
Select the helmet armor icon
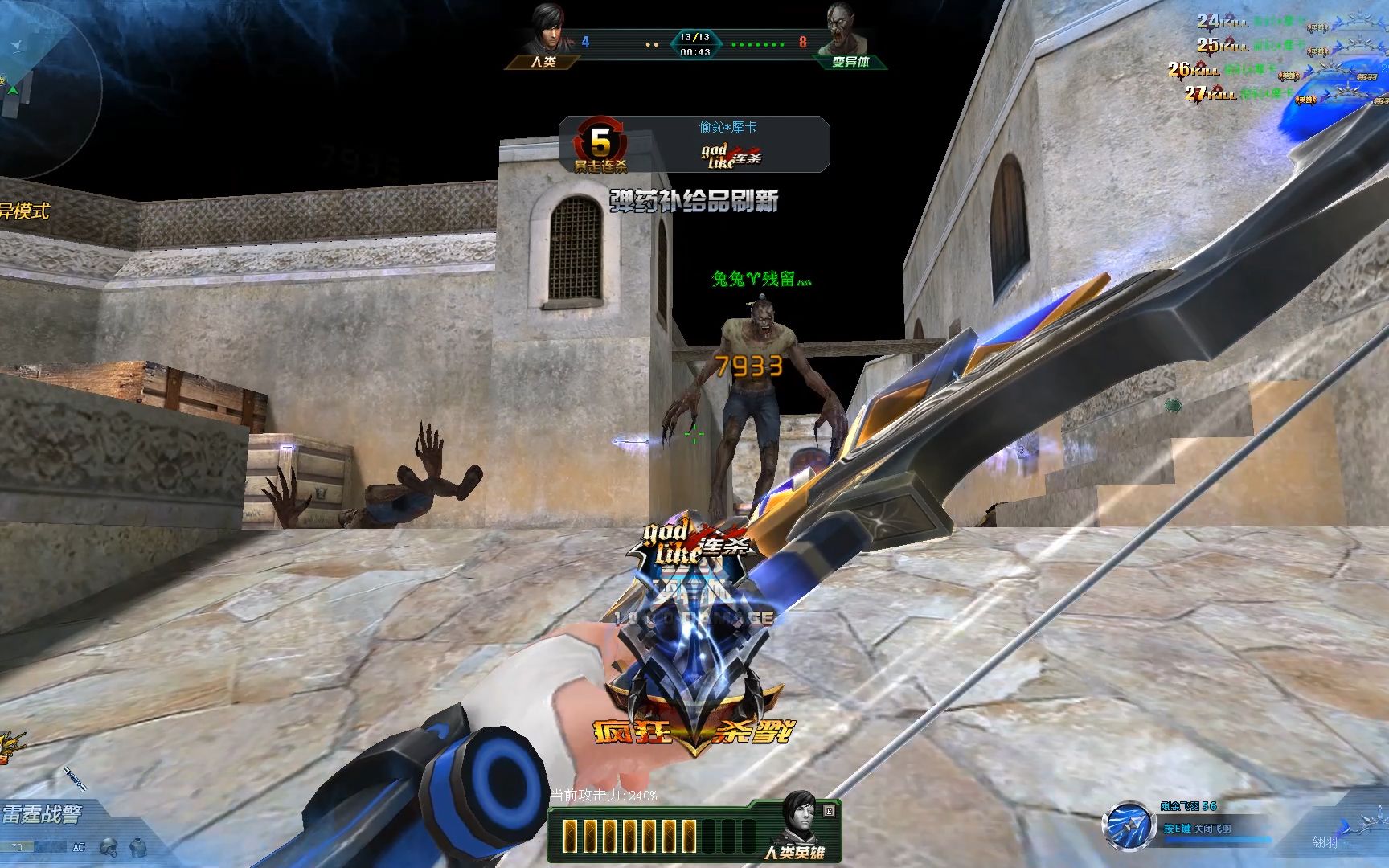tap(109, 846)
